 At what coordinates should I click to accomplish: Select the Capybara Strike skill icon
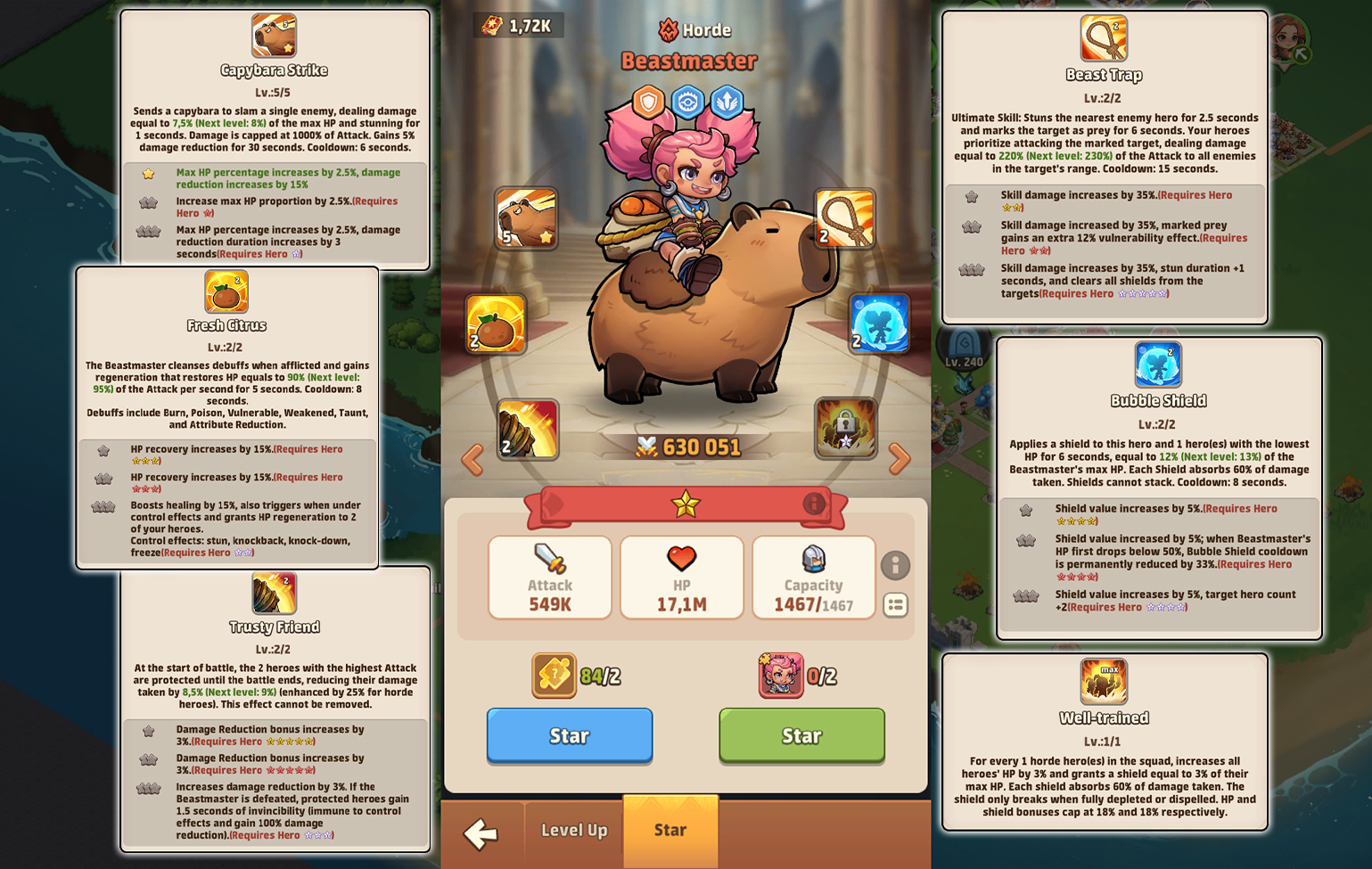(x=527, y=218)
